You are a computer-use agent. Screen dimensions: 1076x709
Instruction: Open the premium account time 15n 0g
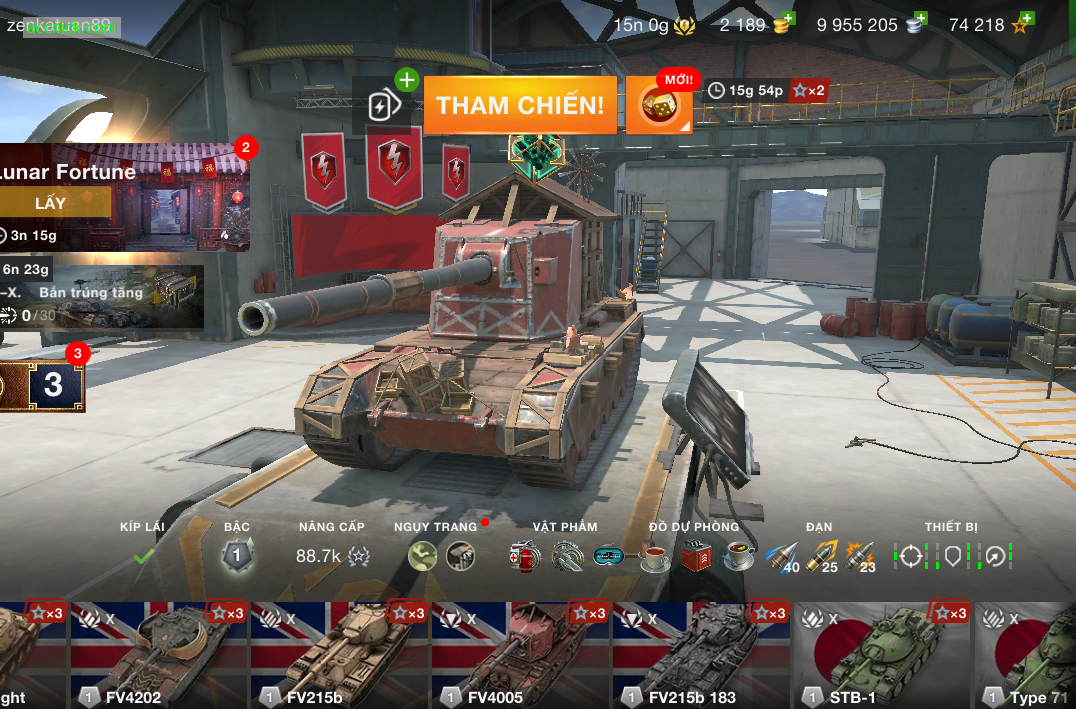(654, 25)
